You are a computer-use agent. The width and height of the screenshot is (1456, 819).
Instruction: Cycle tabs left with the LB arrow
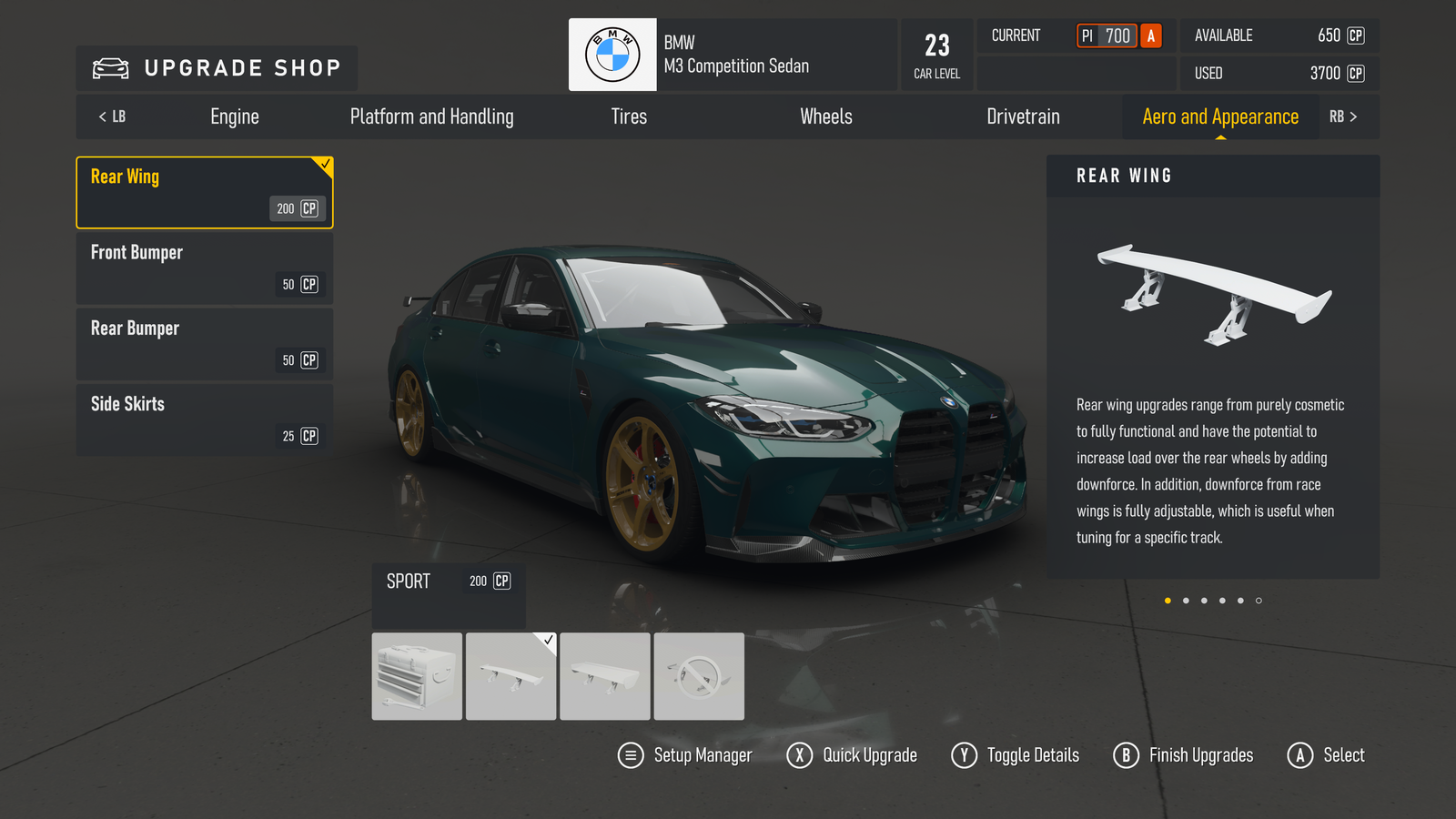(112, 116)
